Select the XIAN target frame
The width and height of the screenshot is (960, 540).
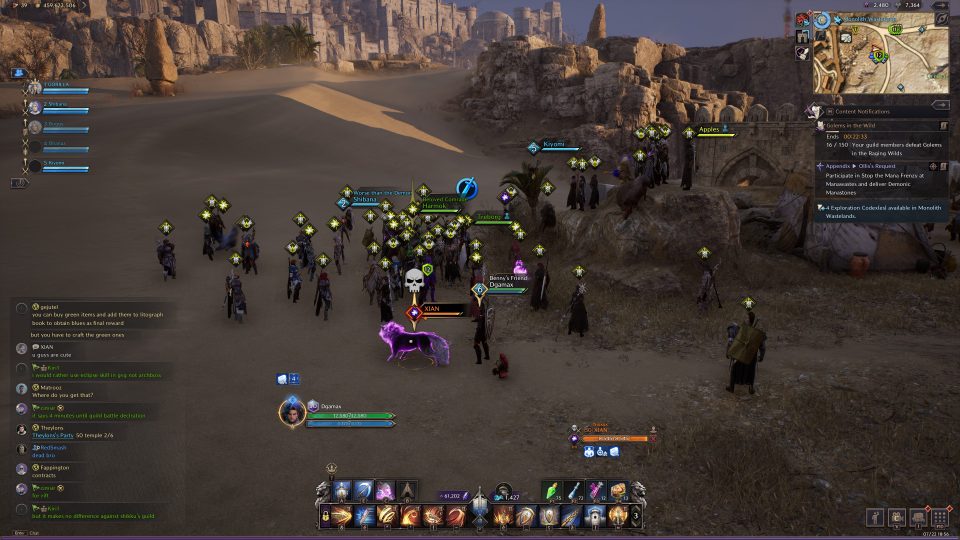tap(610, 436)
